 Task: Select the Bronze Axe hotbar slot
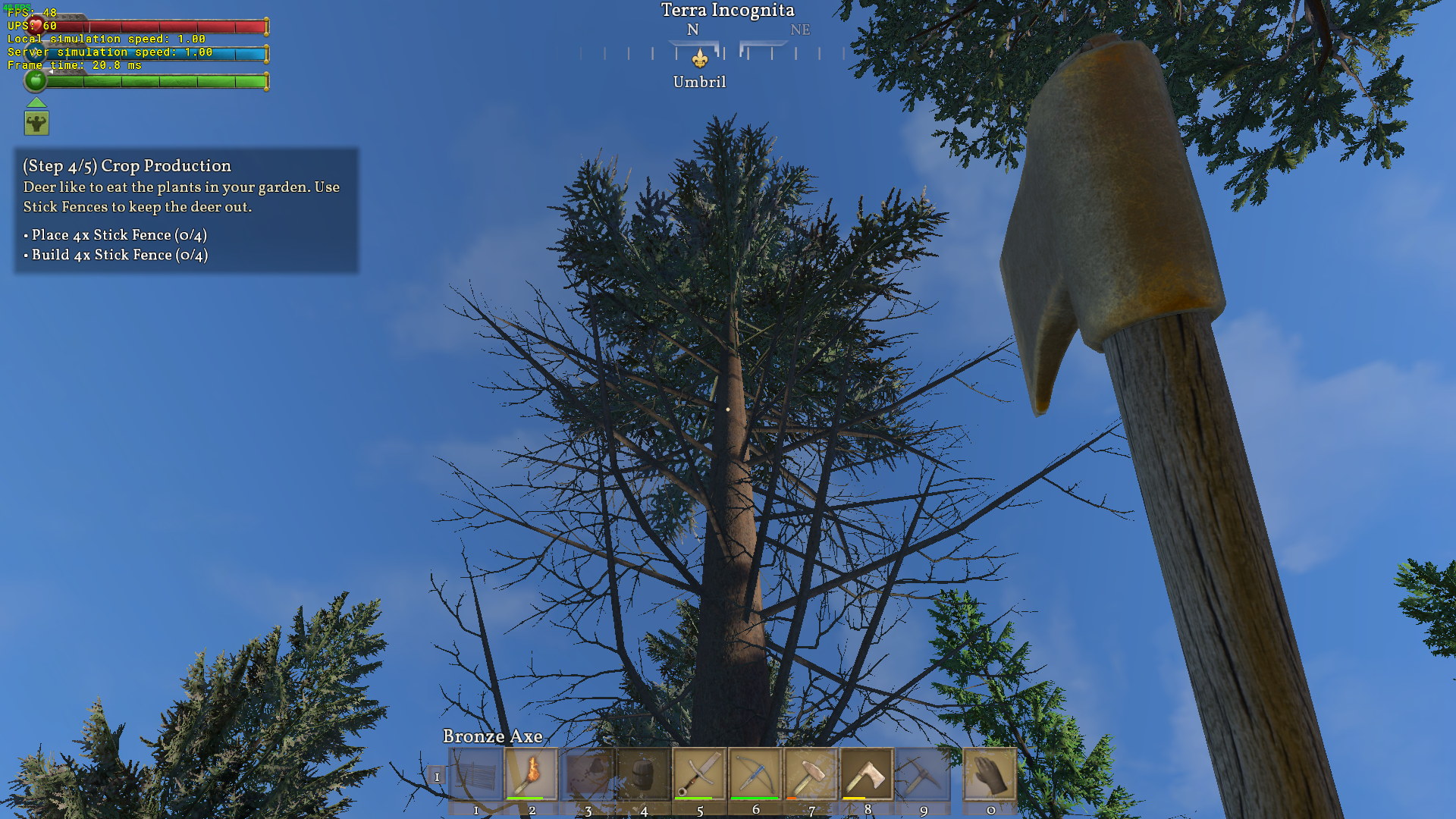coord(867,775)
